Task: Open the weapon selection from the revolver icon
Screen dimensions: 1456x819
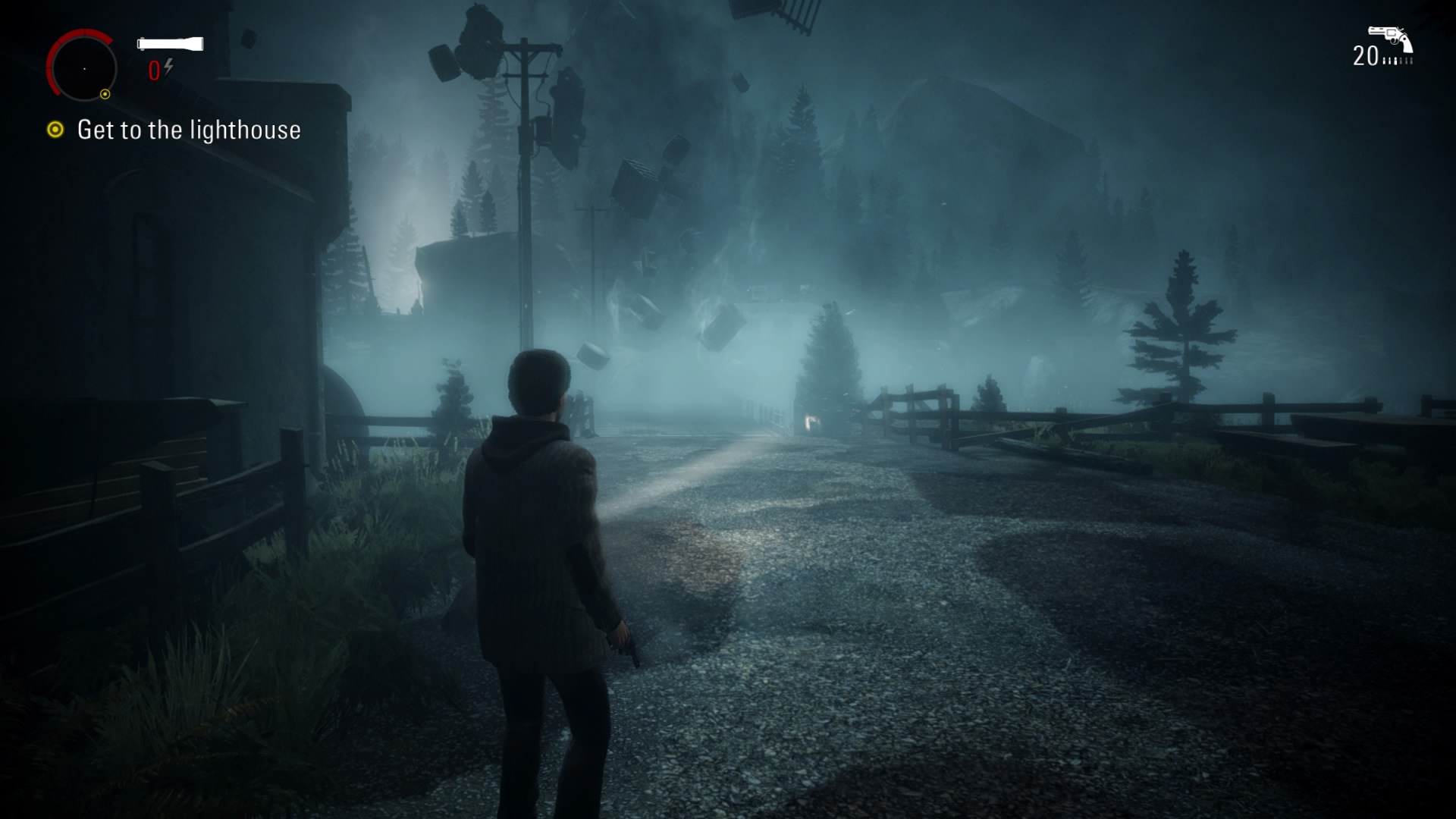Action: (1391, 39)
